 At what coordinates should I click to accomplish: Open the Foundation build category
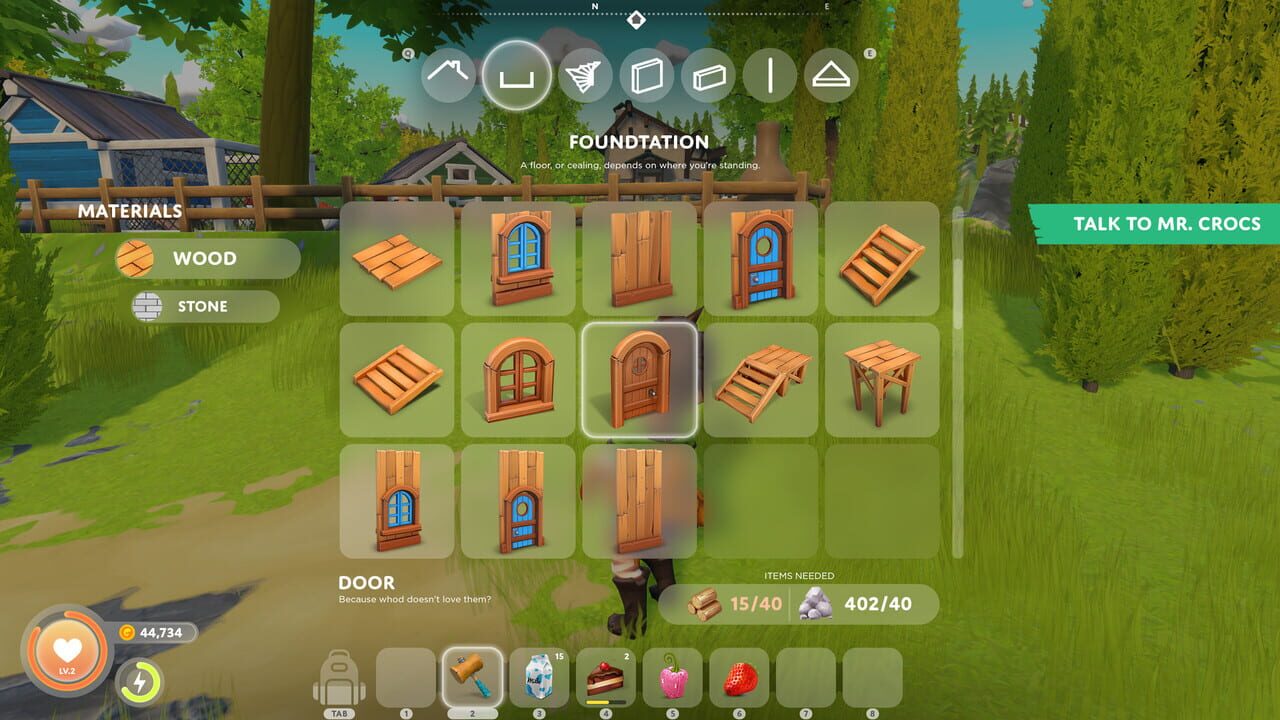[518, 75]
